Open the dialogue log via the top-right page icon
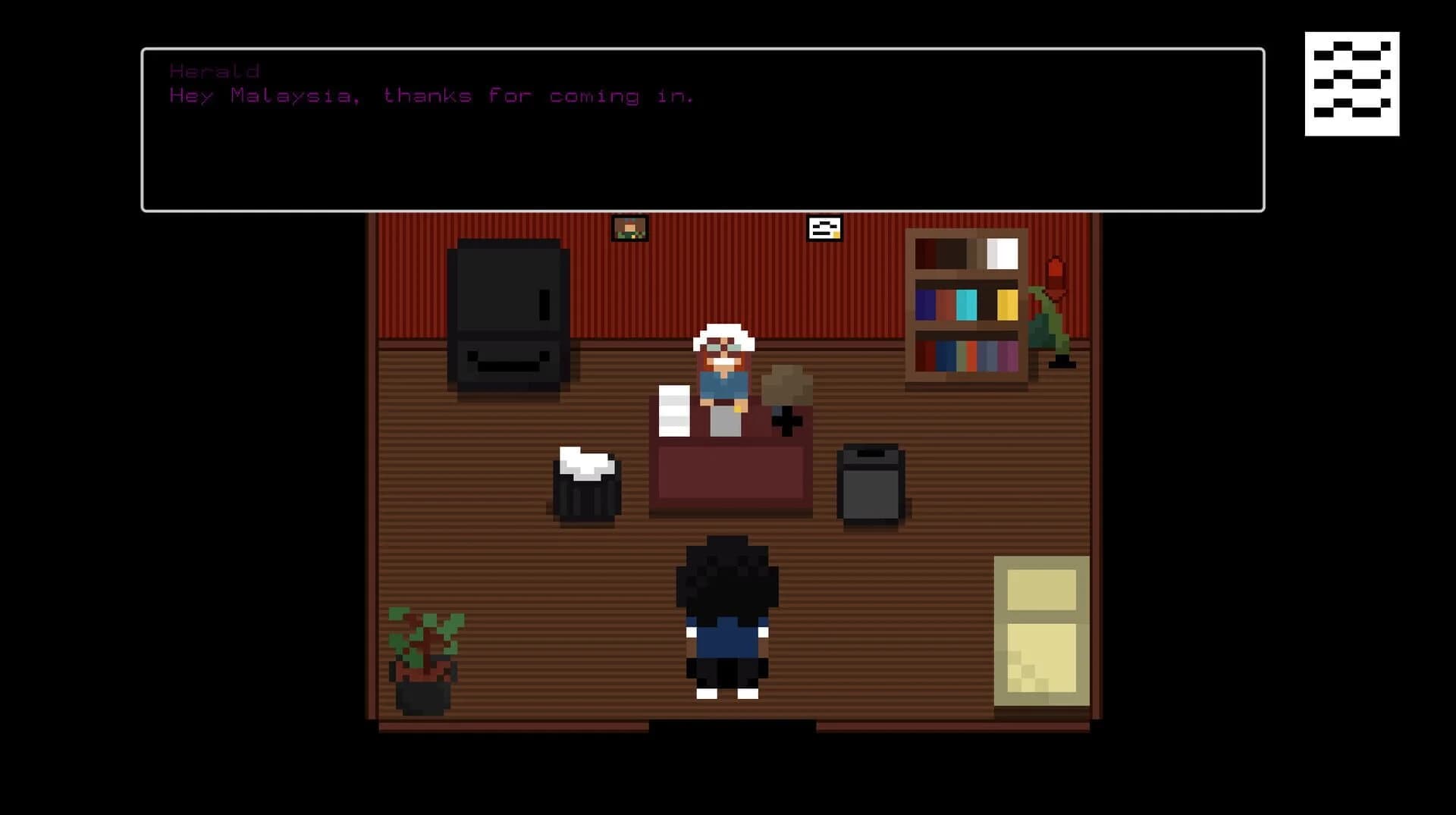 coord(1351,82)
